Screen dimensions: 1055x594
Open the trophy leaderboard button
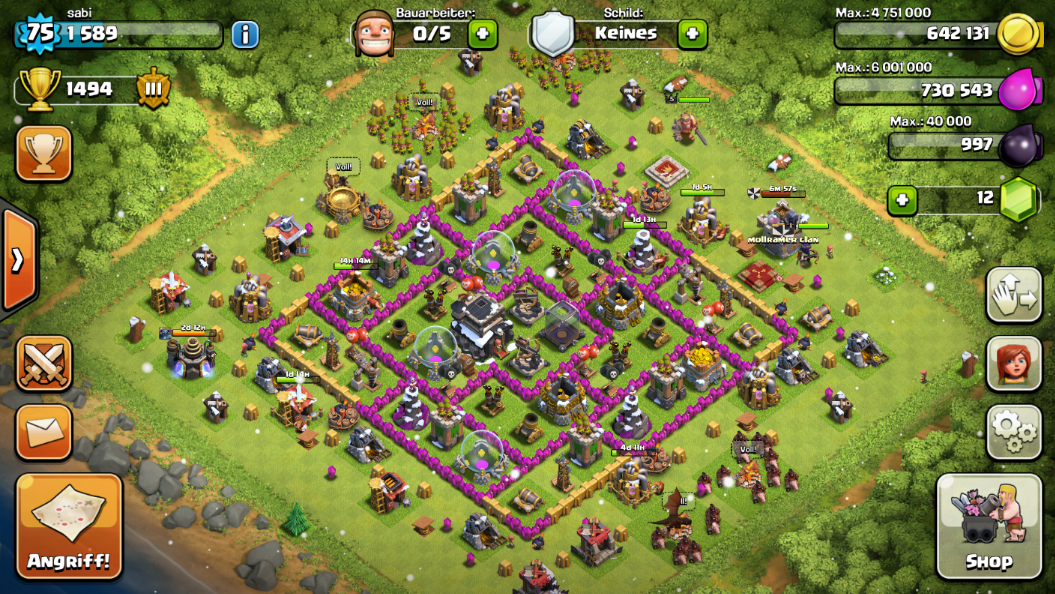44,152
